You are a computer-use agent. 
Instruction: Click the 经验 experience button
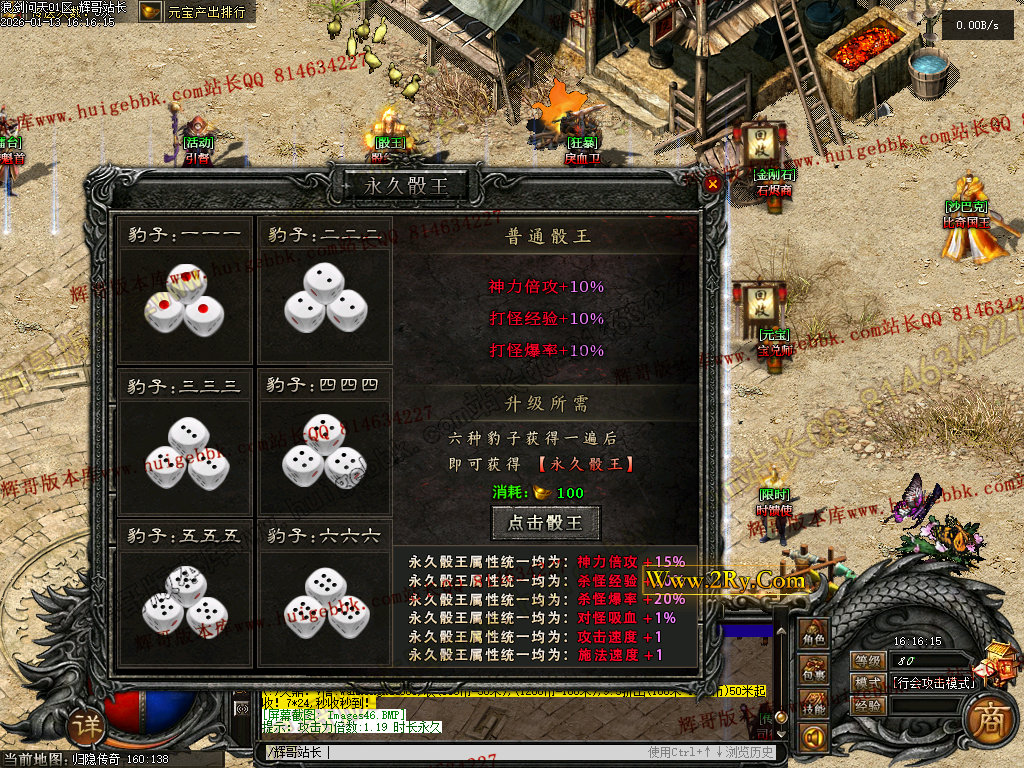(x=868, y=705)
